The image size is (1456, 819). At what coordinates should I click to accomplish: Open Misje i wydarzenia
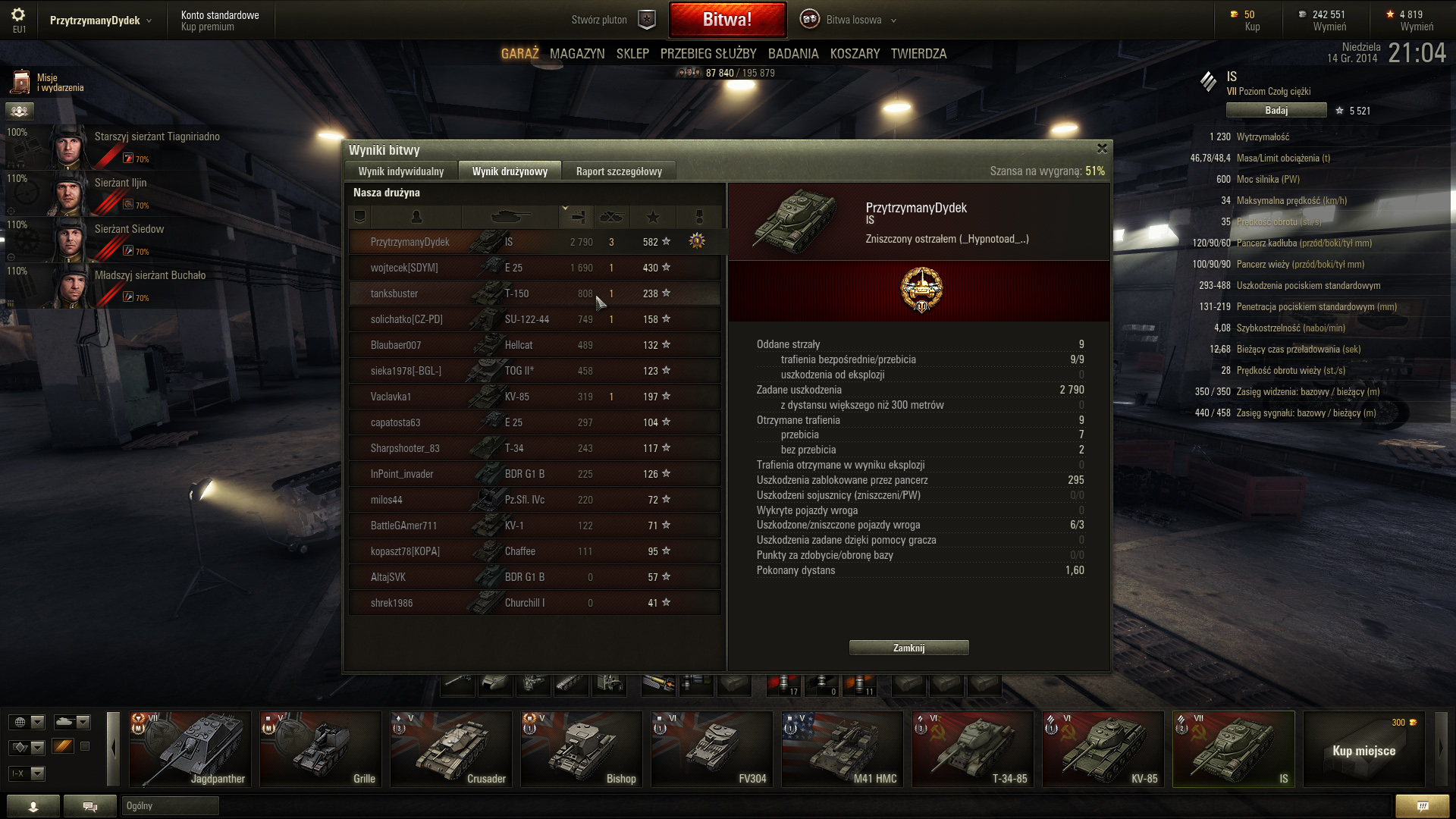(47, 83)
